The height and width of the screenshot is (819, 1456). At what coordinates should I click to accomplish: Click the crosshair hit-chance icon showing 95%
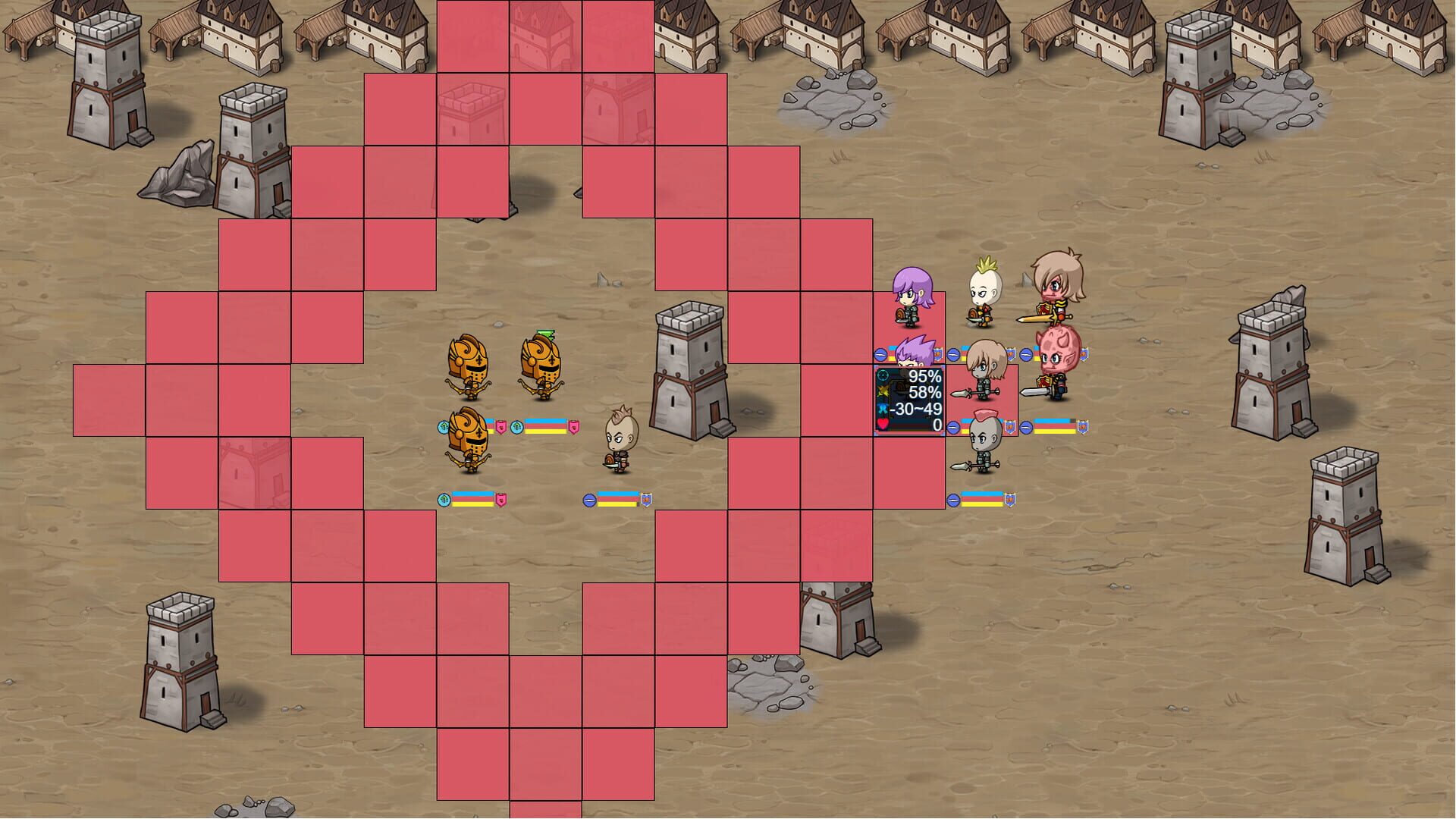[882, 374]
